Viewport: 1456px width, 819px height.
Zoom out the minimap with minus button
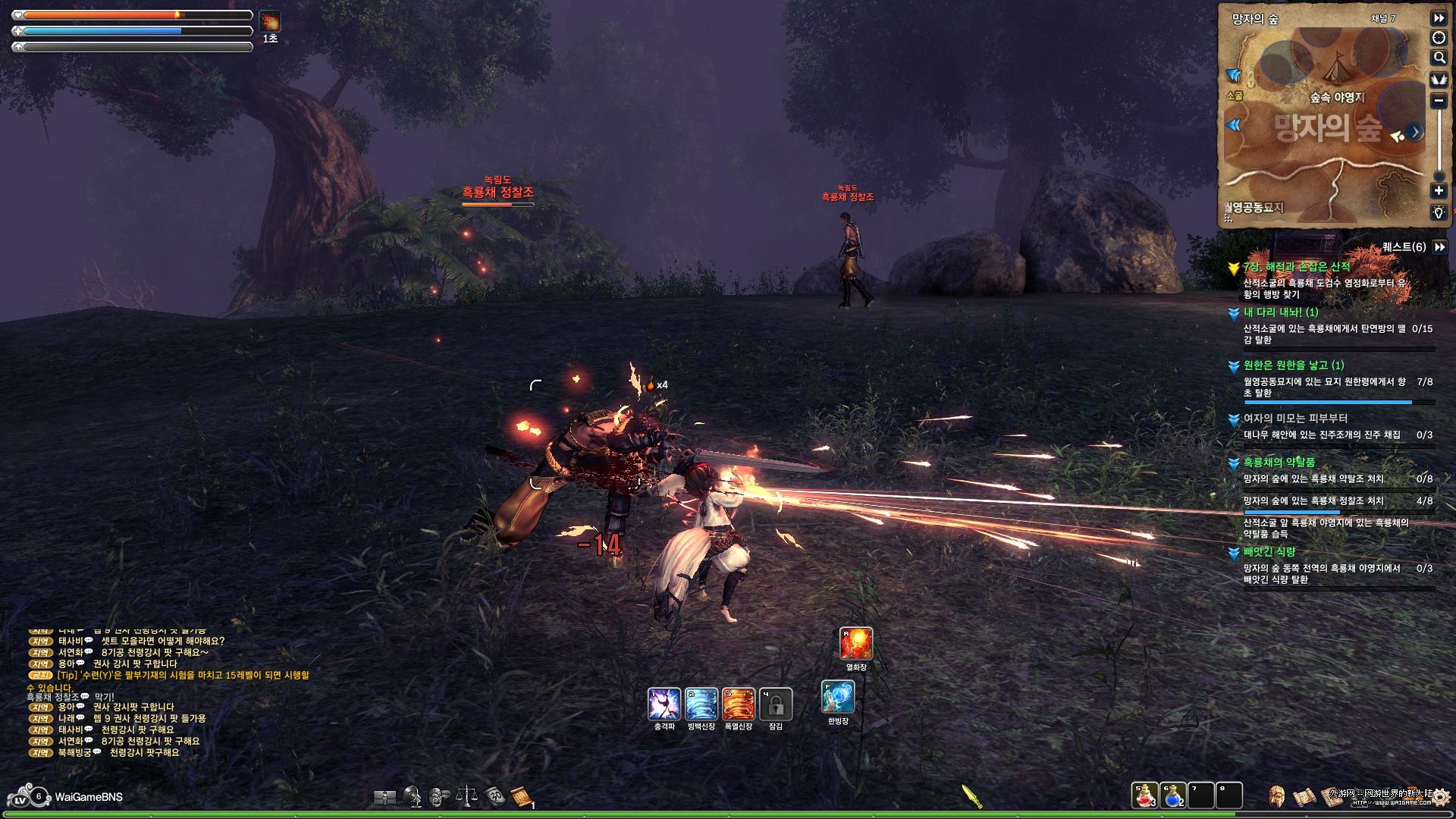(x=1439, y=100)
